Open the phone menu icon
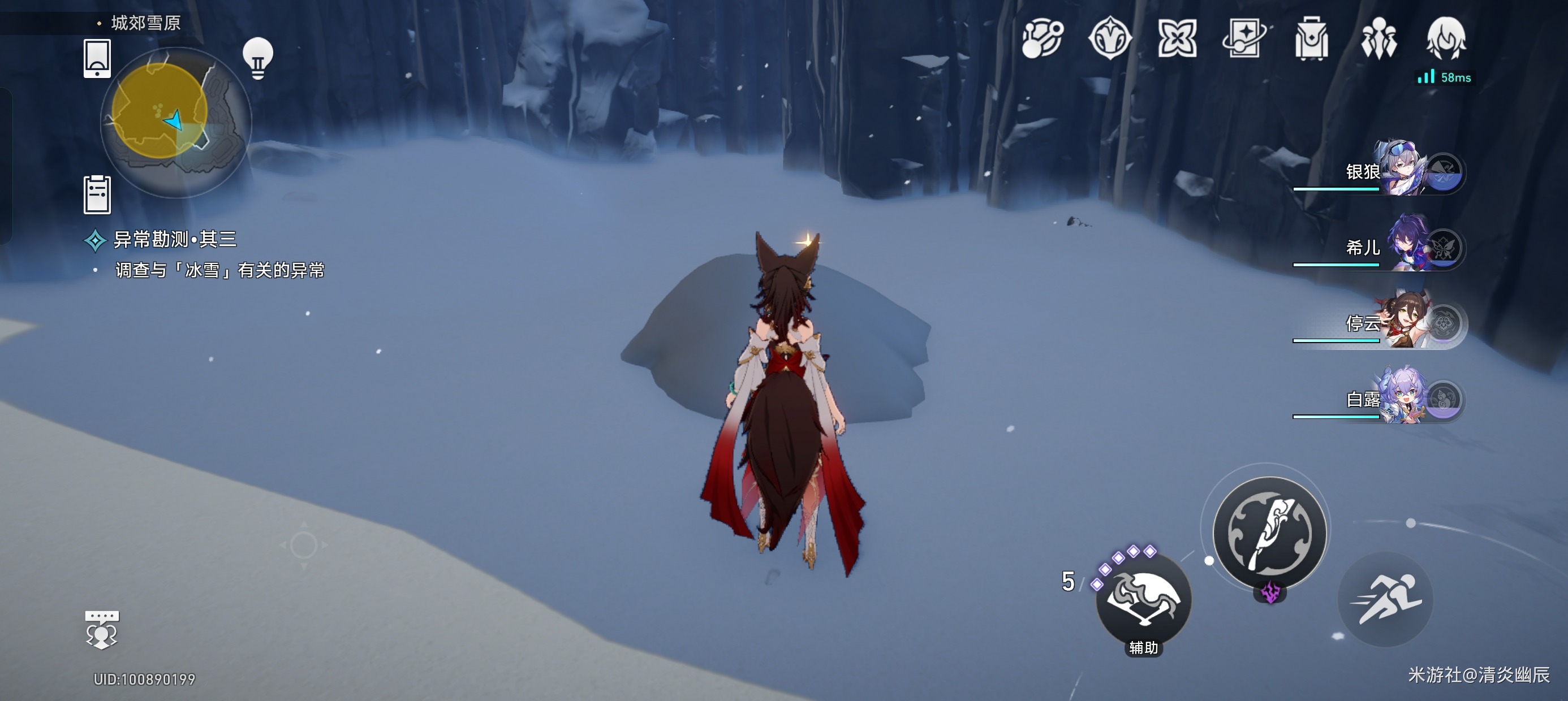Screen dimensions: 1568x701 [x=97, y=58]
